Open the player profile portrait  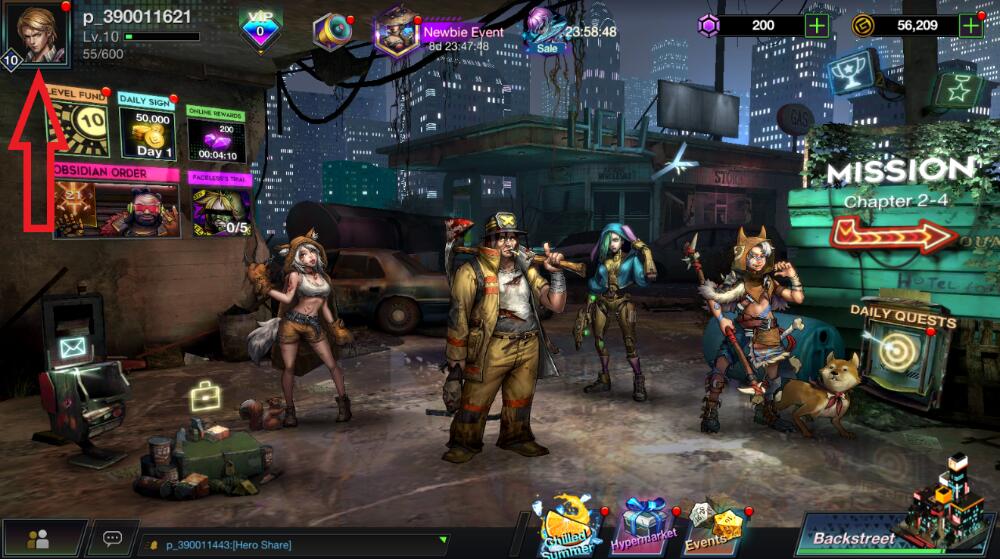(38, 36)
